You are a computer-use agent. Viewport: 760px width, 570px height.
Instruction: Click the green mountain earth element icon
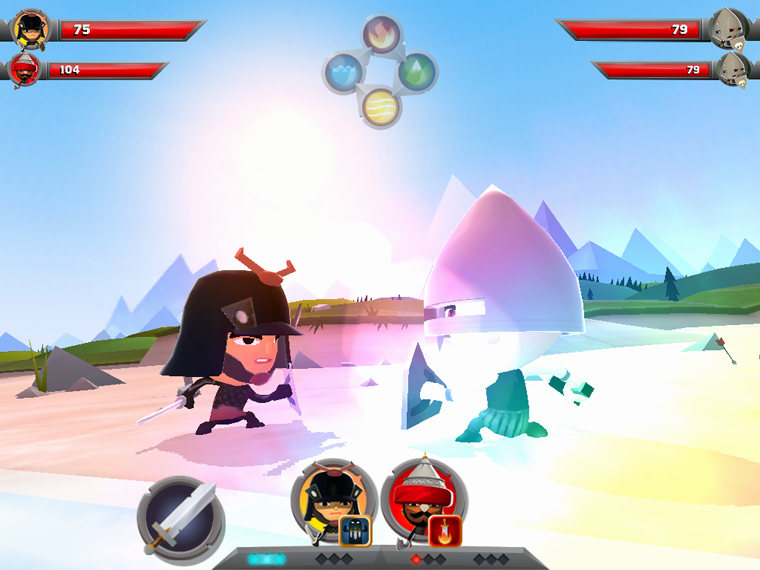(417, 72)
